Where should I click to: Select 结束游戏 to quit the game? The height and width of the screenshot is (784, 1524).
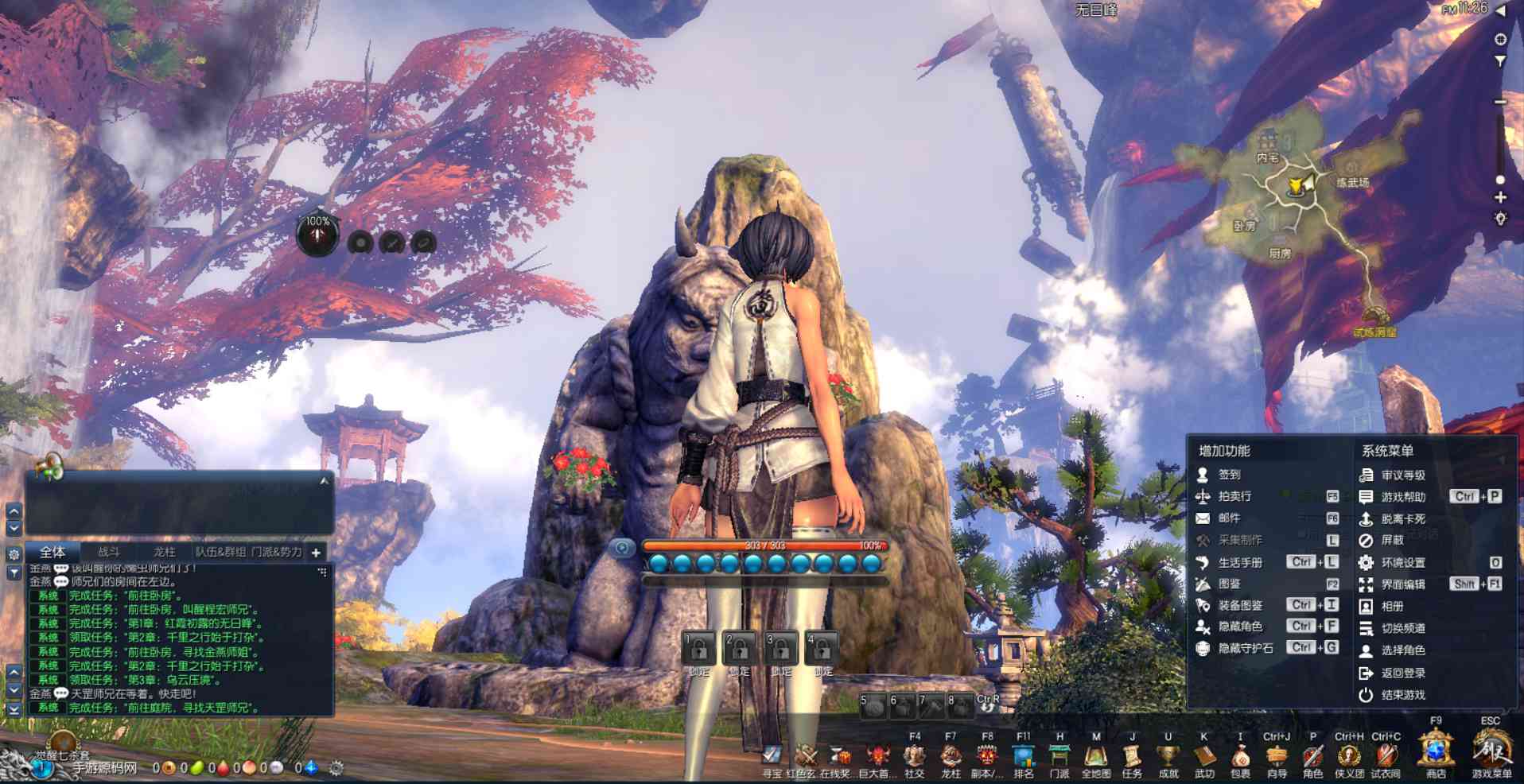click(1402, 695)
